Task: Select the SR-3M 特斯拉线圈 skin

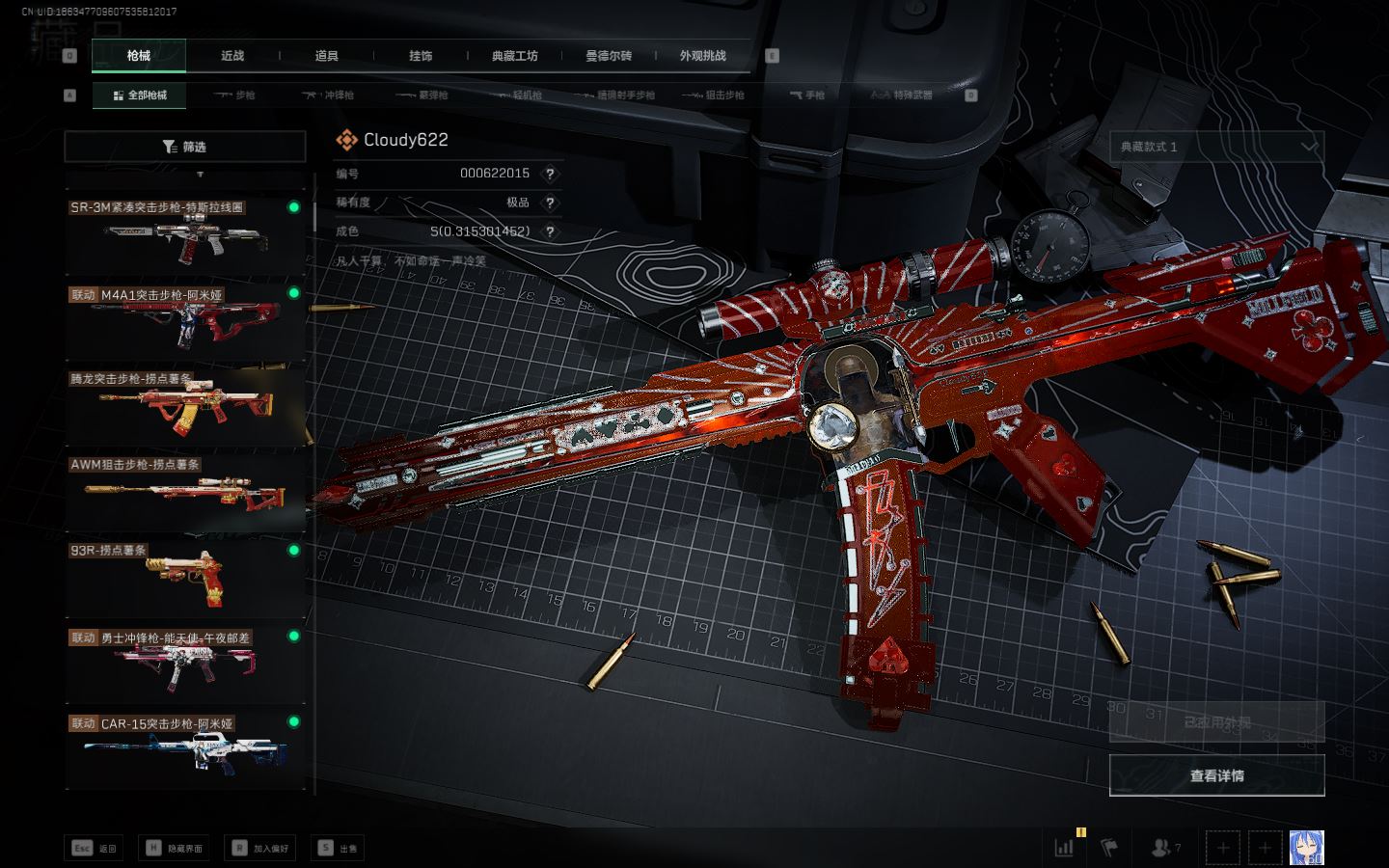Action: (x=184, y=234)
